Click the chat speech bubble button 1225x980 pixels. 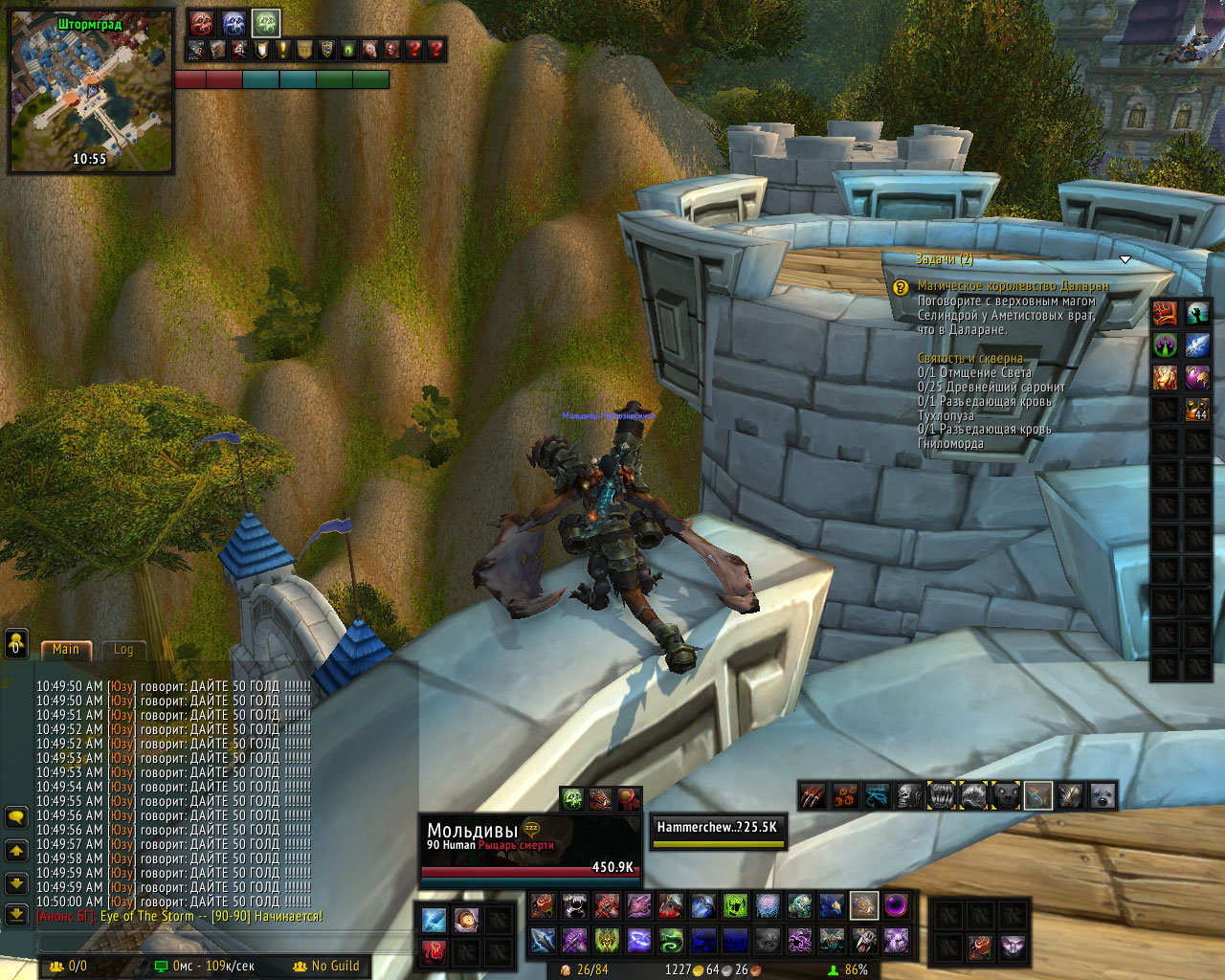(16, 816)
